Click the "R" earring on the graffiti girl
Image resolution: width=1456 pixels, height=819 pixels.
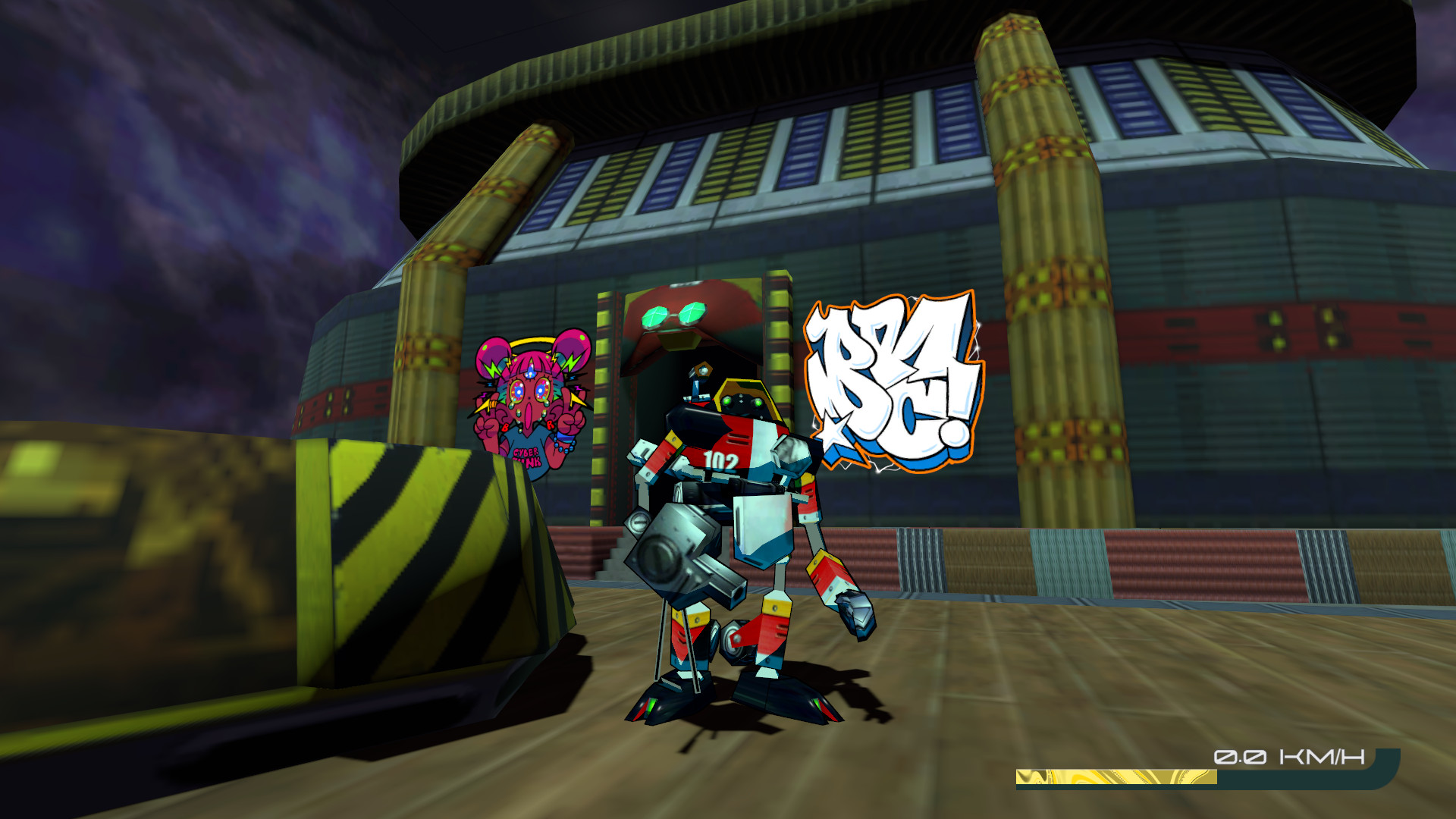tap(550, 423)
